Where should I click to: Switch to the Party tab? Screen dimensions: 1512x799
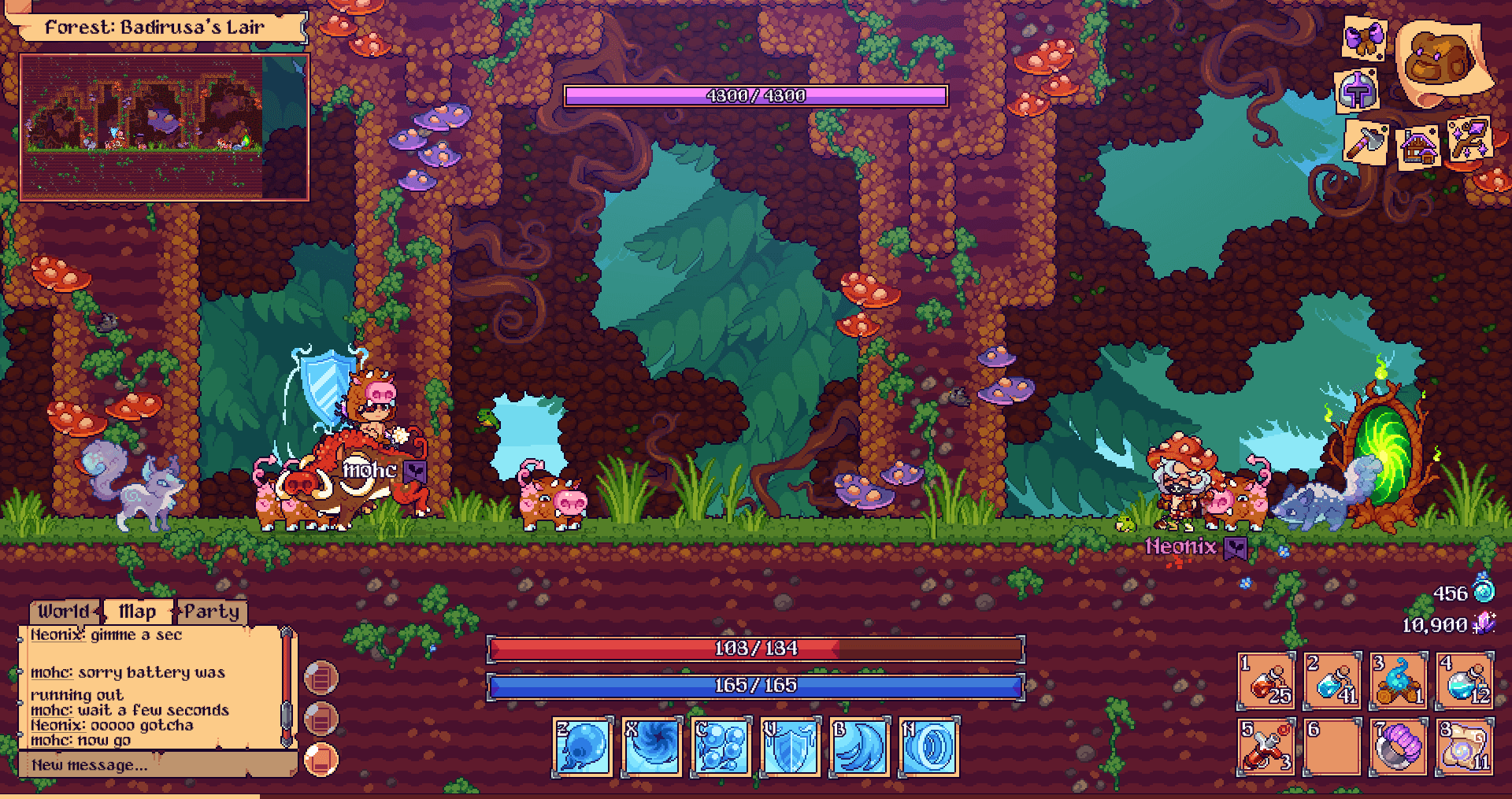tap(213, 611)
